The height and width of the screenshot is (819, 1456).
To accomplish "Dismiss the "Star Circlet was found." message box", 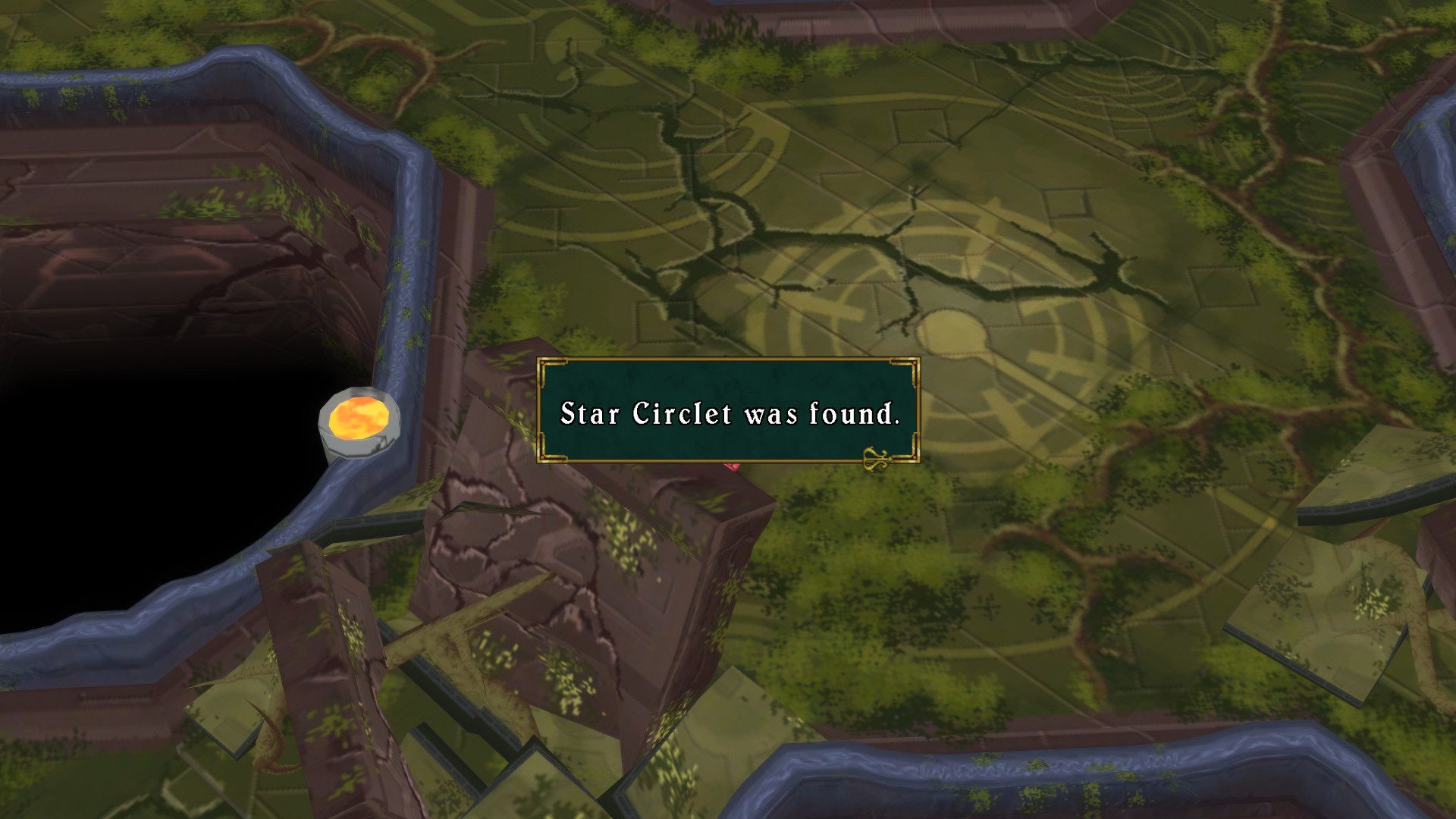I will (728, 410).
